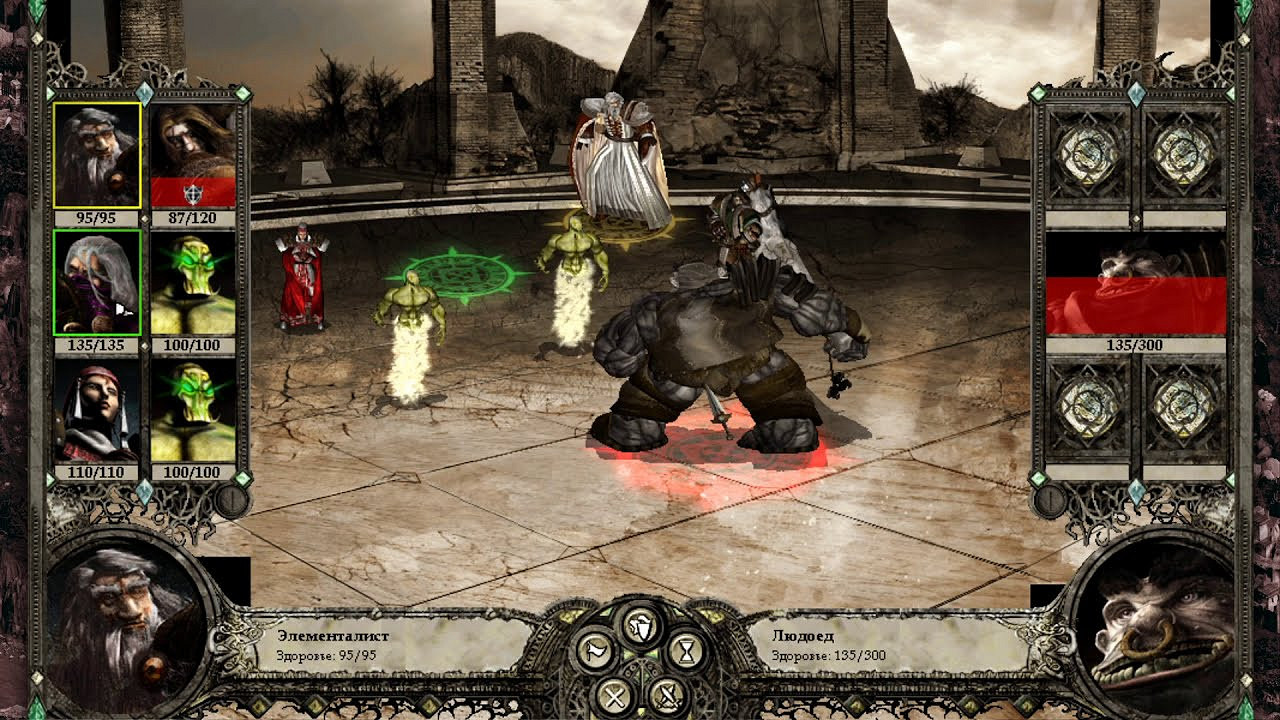This screenshot has height=720, width=1280.
Task: Target the enemy ogre portrait with 135/300
Action: tap(1136, 284)
